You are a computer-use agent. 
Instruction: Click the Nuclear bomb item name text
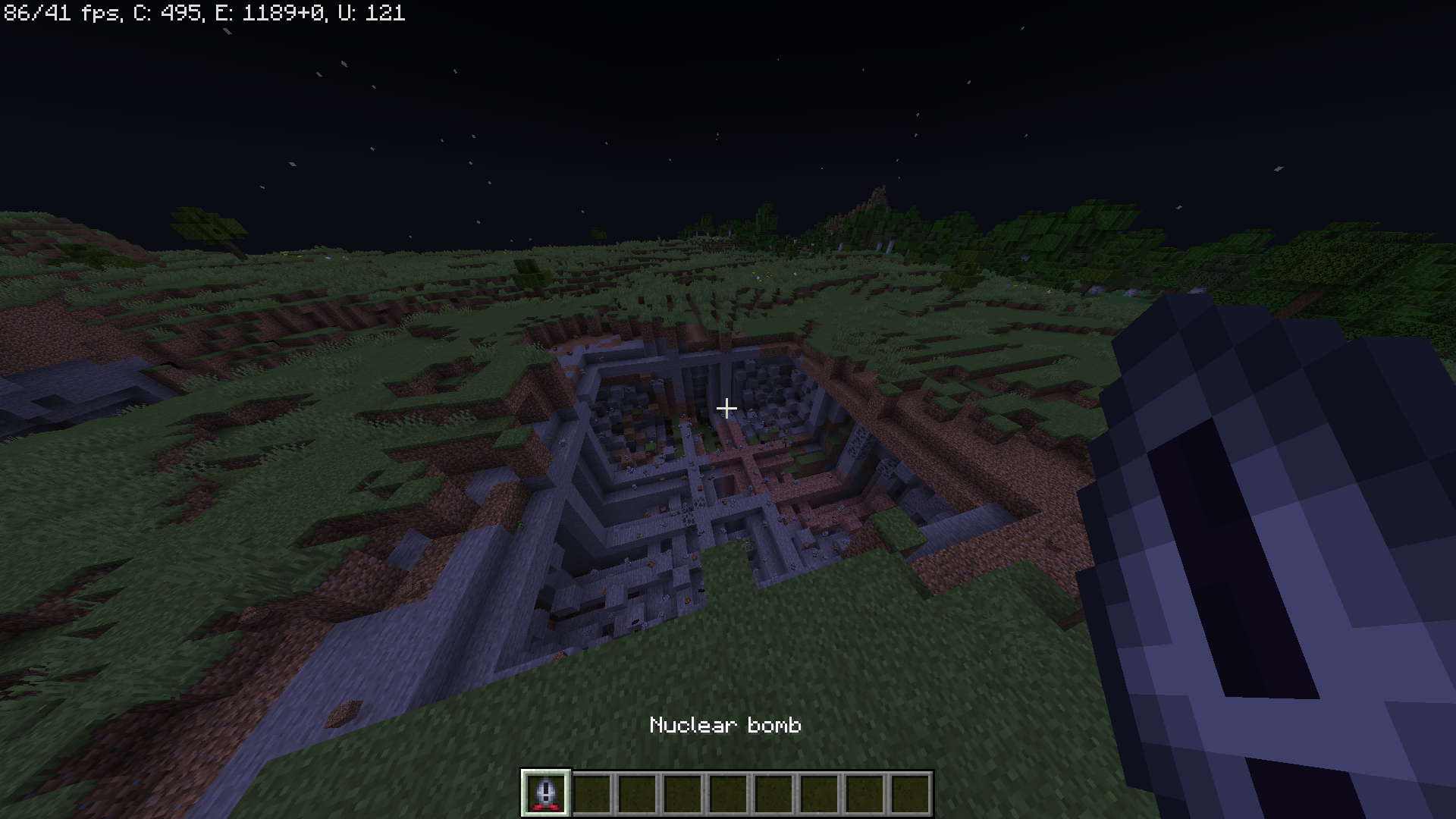(x=726, y=725)
